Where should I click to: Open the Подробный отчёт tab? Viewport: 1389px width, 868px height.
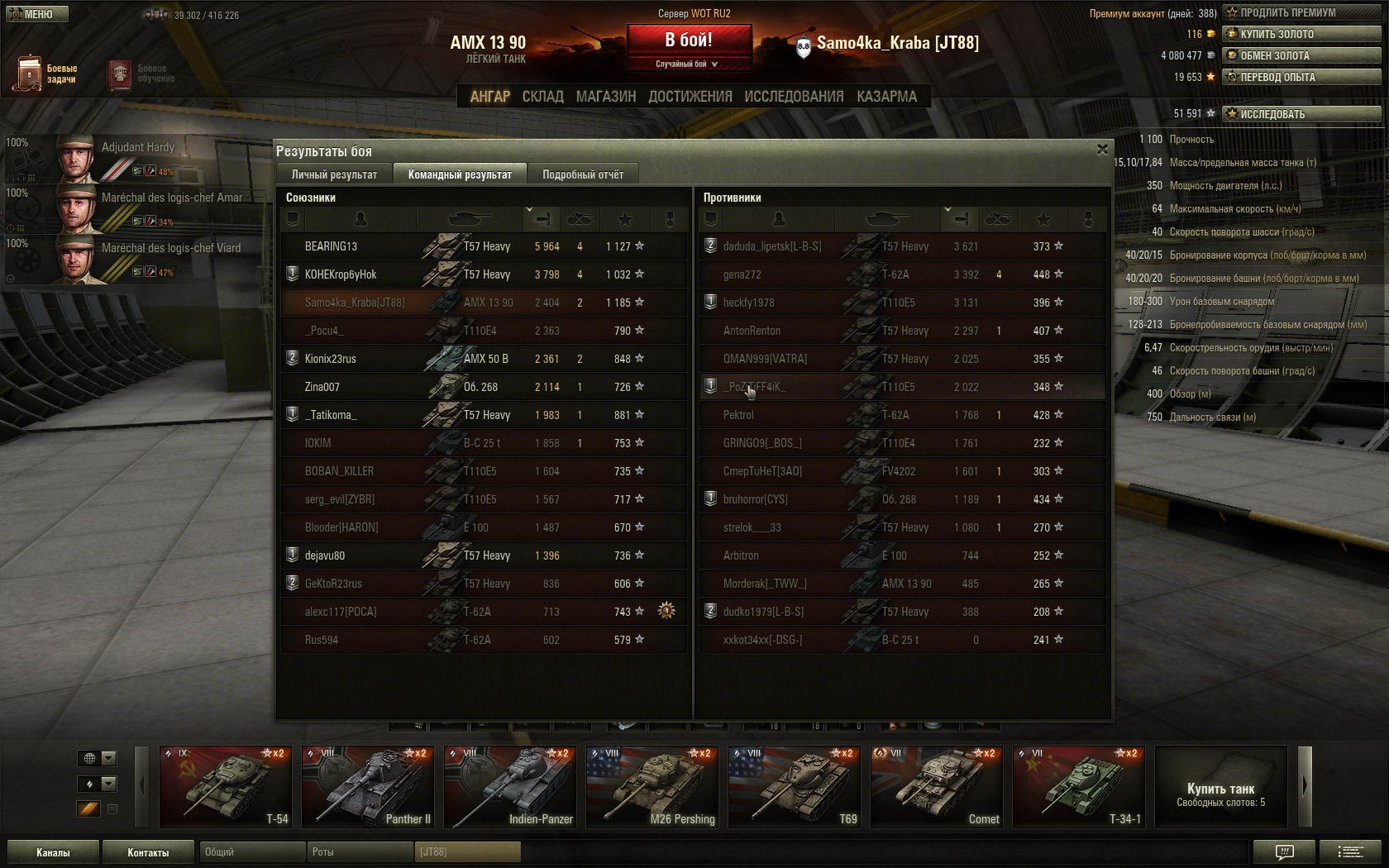pyautogui.click(x=583, y=174)
